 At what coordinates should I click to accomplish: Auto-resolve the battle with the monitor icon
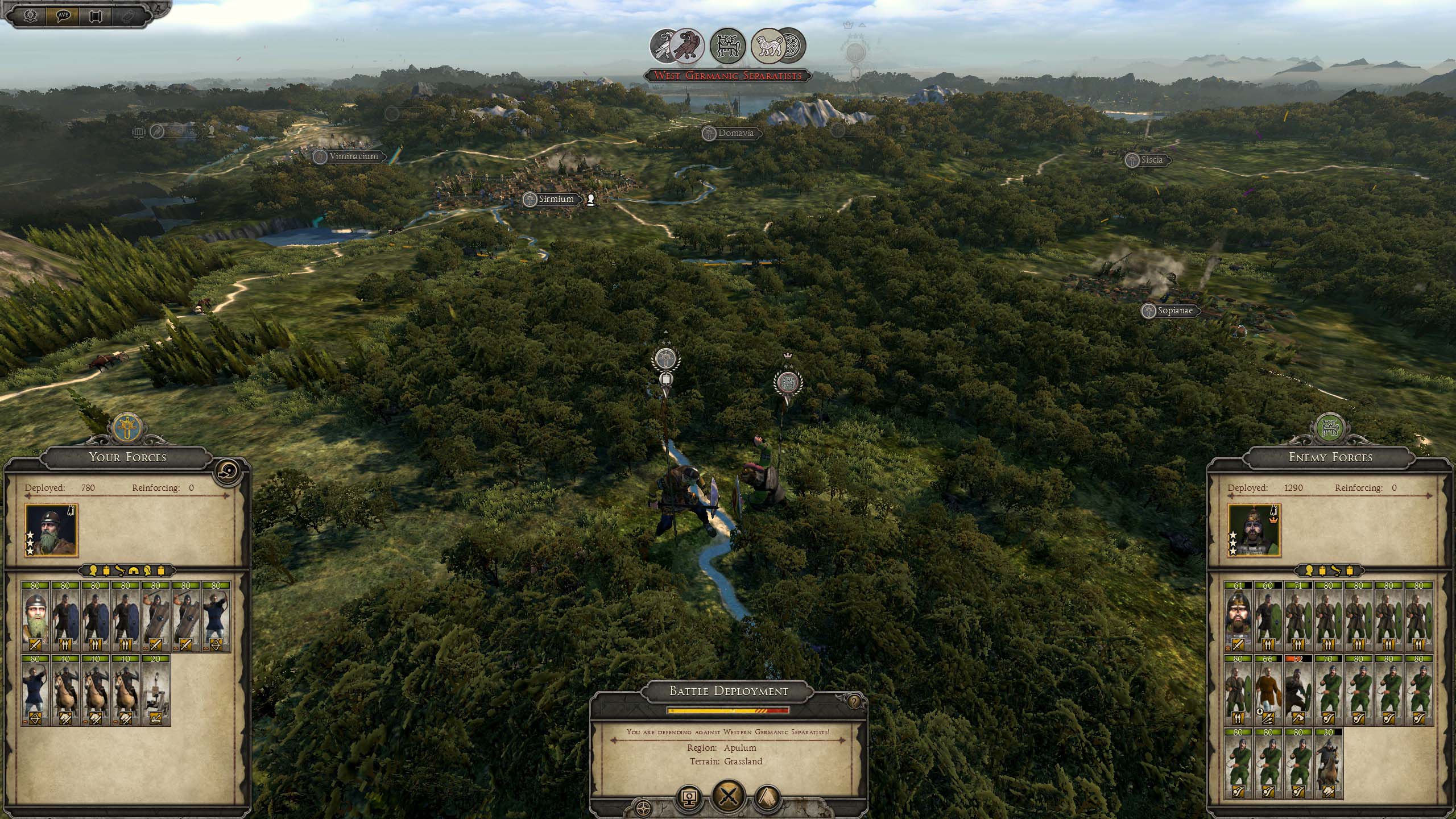[x=690, y=799]
